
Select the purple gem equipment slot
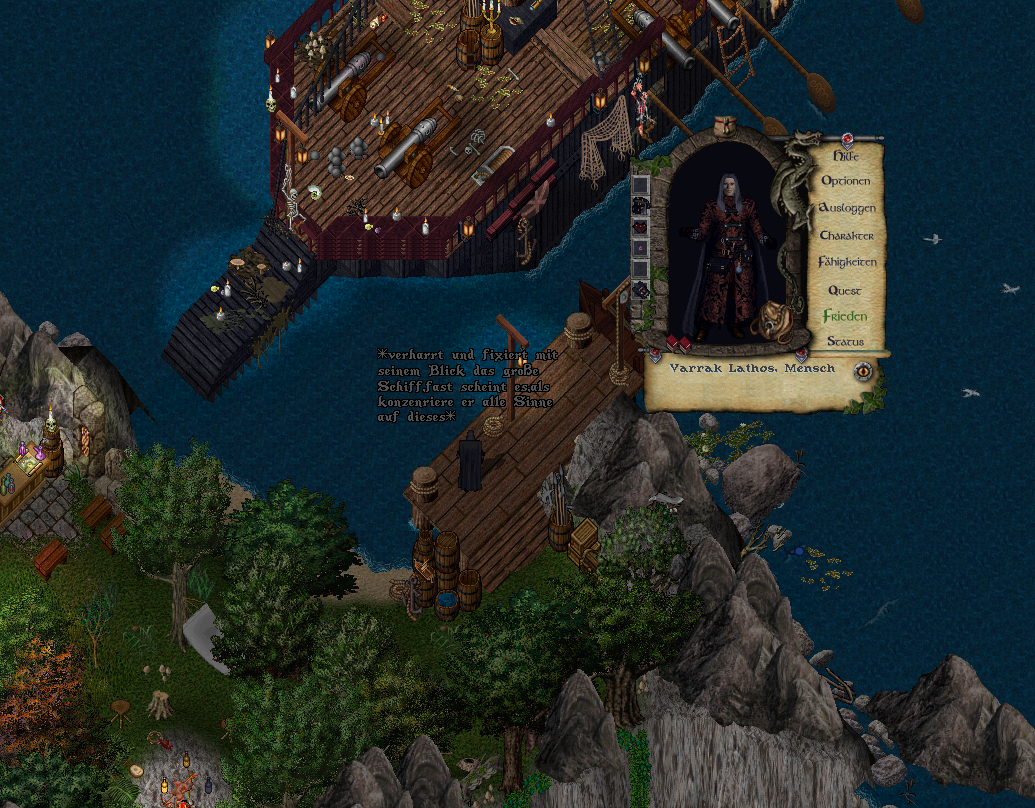(640, 247)
